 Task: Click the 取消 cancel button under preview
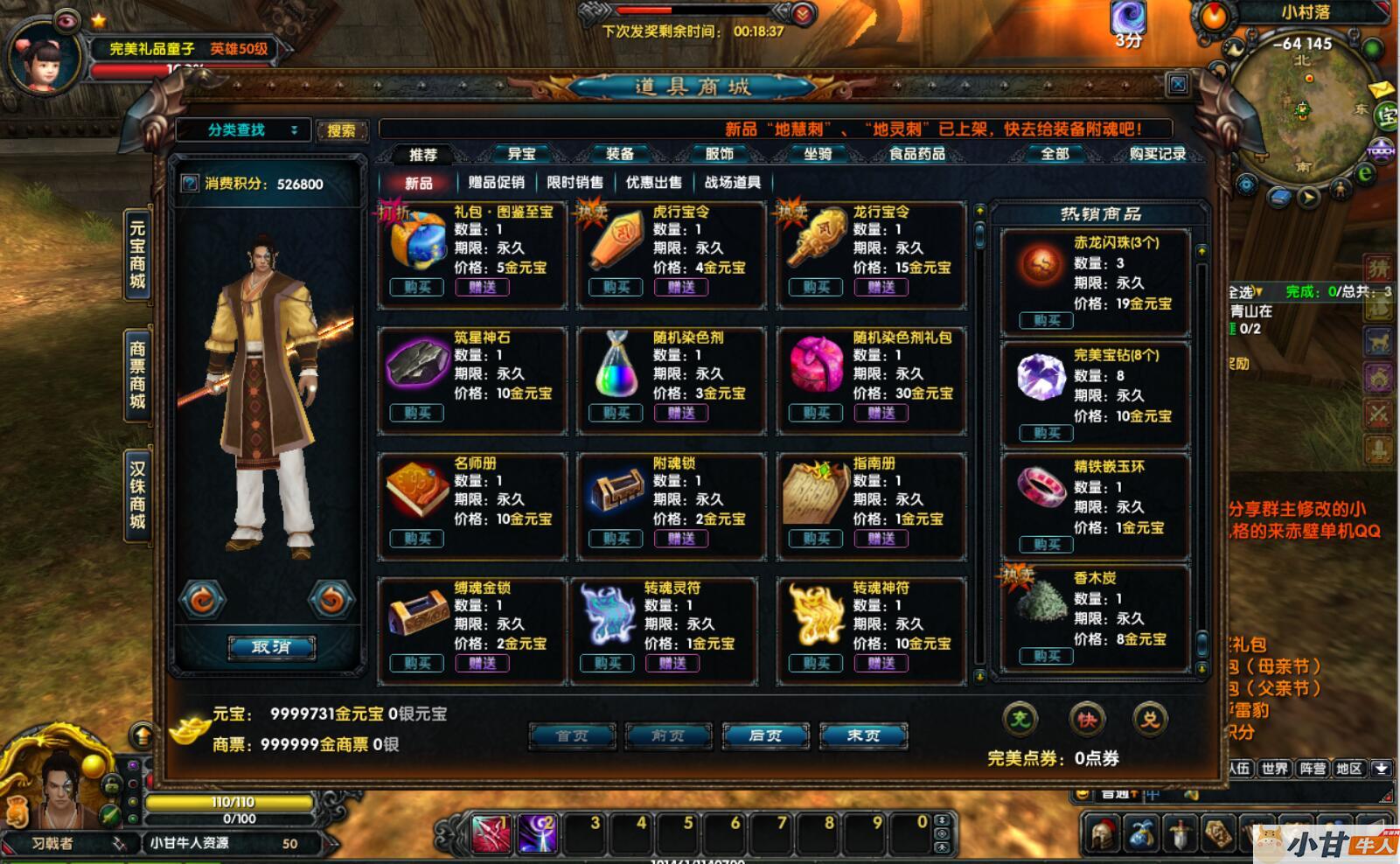(271, 647)
